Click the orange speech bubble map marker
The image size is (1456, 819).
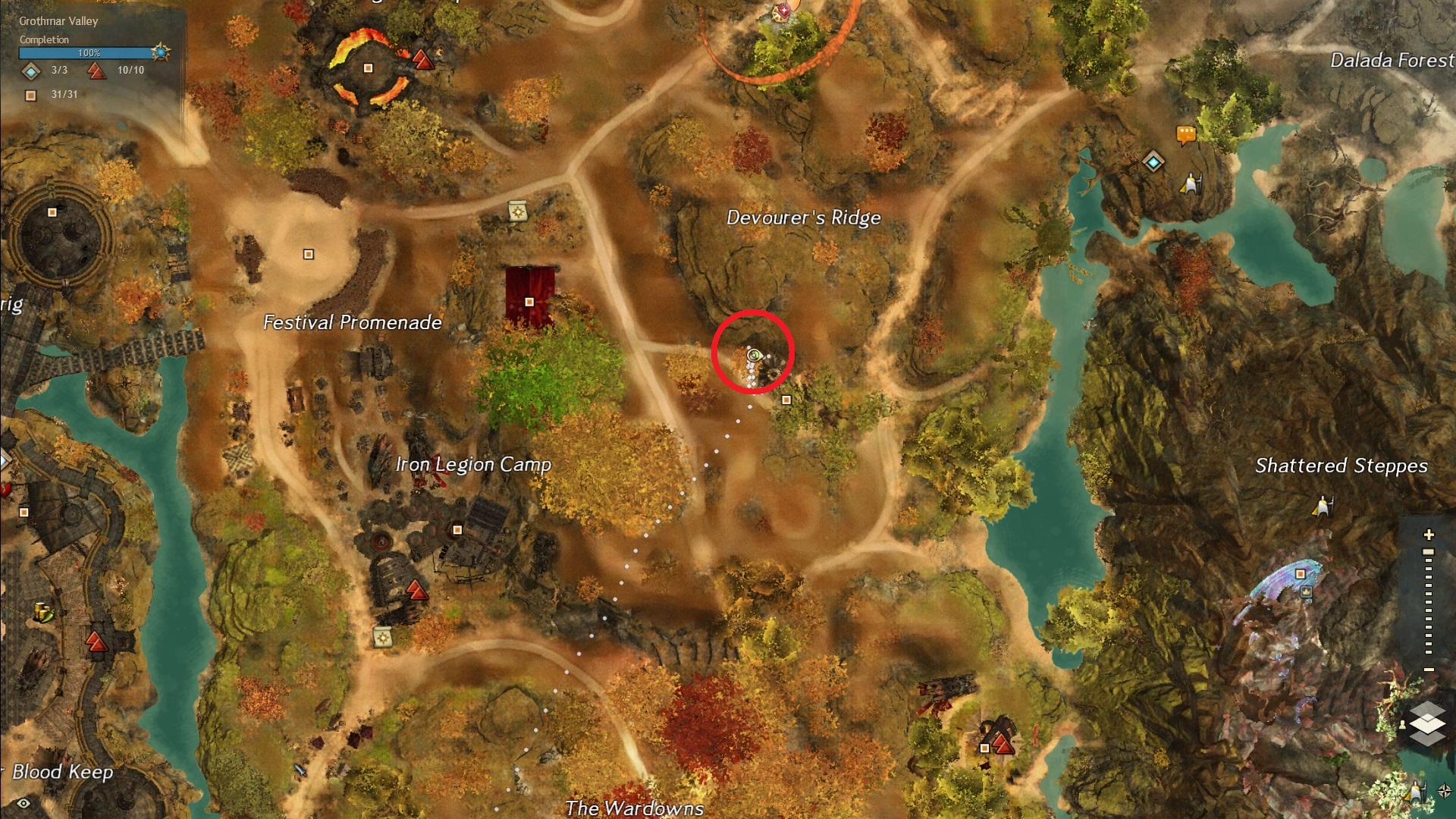(1185, 135)
